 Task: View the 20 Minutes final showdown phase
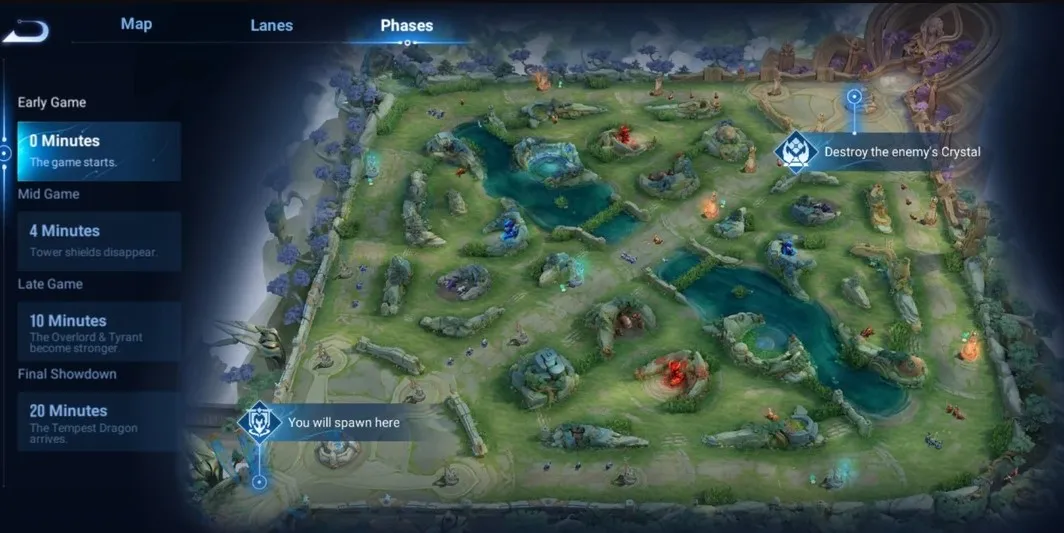pyautogui.click(x=99, y=421)
